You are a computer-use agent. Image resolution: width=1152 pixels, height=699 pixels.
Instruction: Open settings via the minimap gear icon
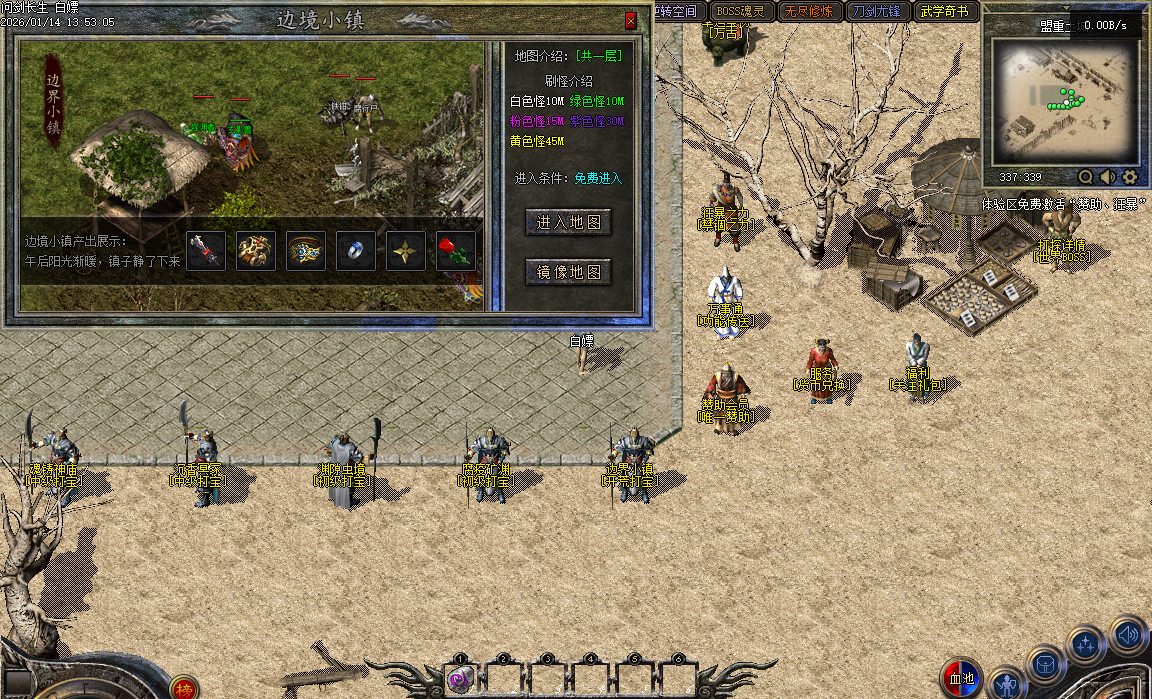click(x=1130, y=177)
